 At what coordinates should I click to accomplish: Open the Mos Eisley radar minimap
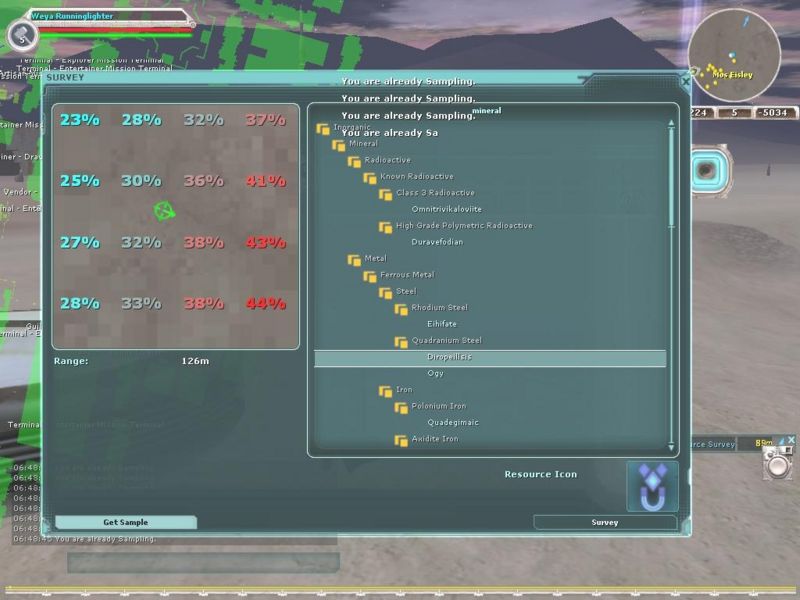pos(734,55)
